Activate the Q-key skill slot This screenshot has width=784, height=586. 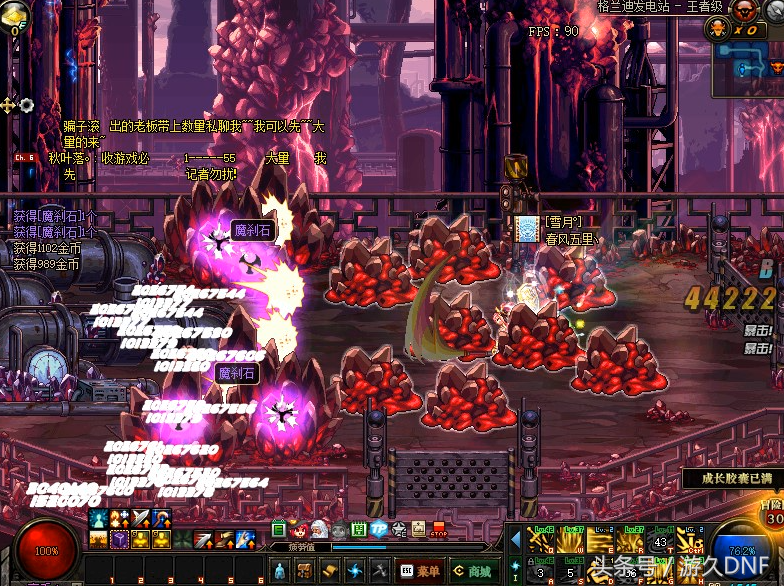pos(541,541)
